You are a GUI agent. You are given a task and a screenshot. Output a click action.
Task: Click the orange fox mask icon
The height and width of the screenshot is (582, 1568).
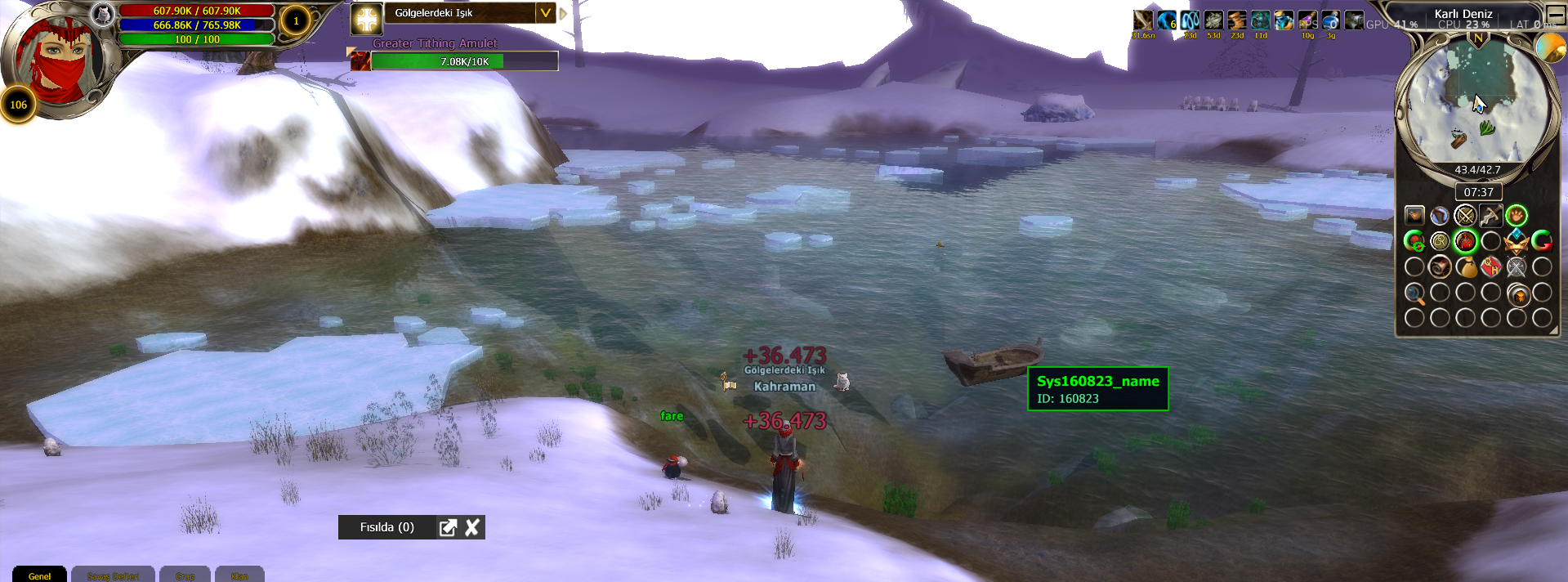tap(1517, 241)
